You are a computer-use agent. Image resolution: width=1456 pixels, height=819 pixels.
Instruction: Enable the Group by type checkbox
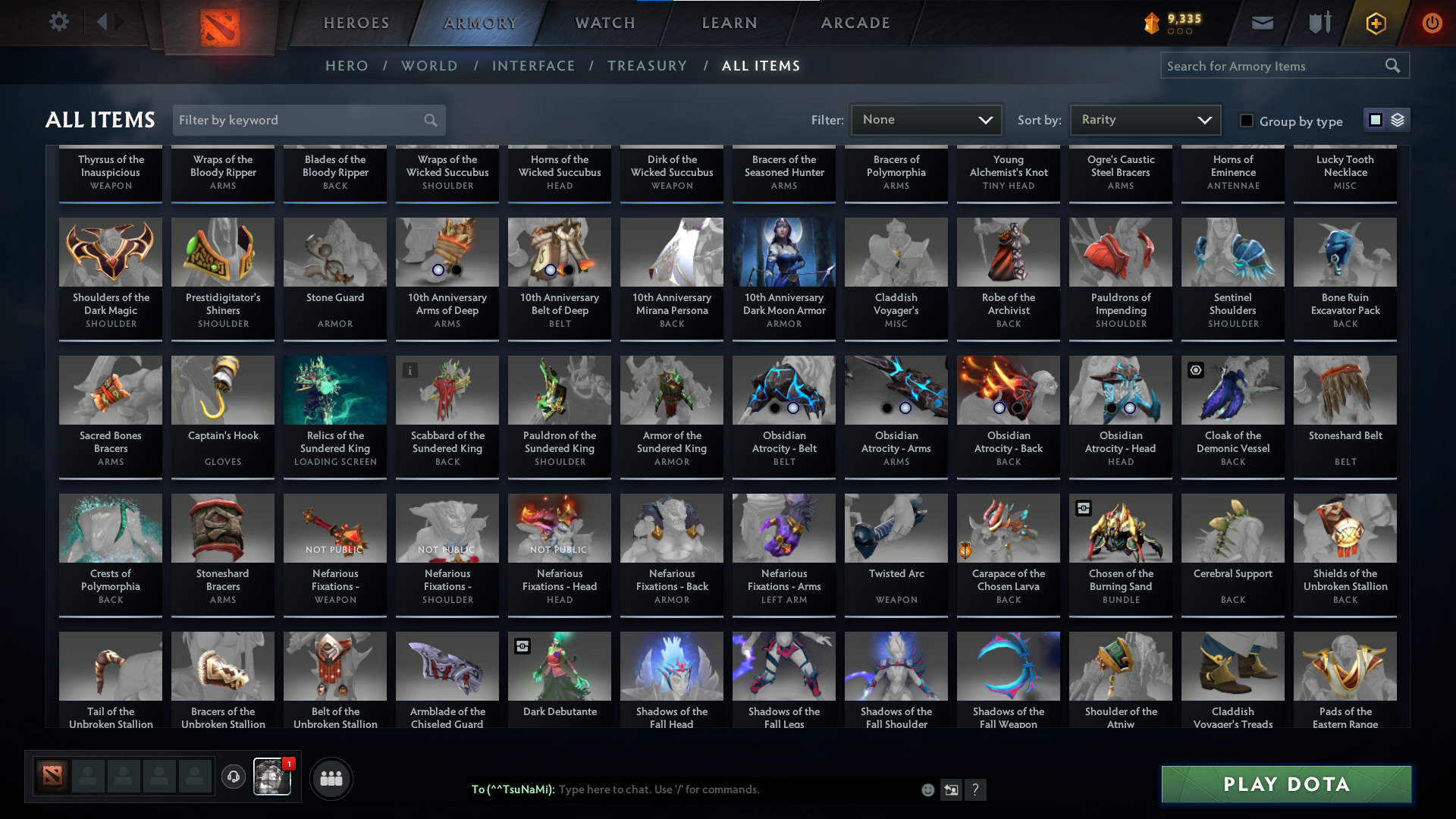(1247, 121)
